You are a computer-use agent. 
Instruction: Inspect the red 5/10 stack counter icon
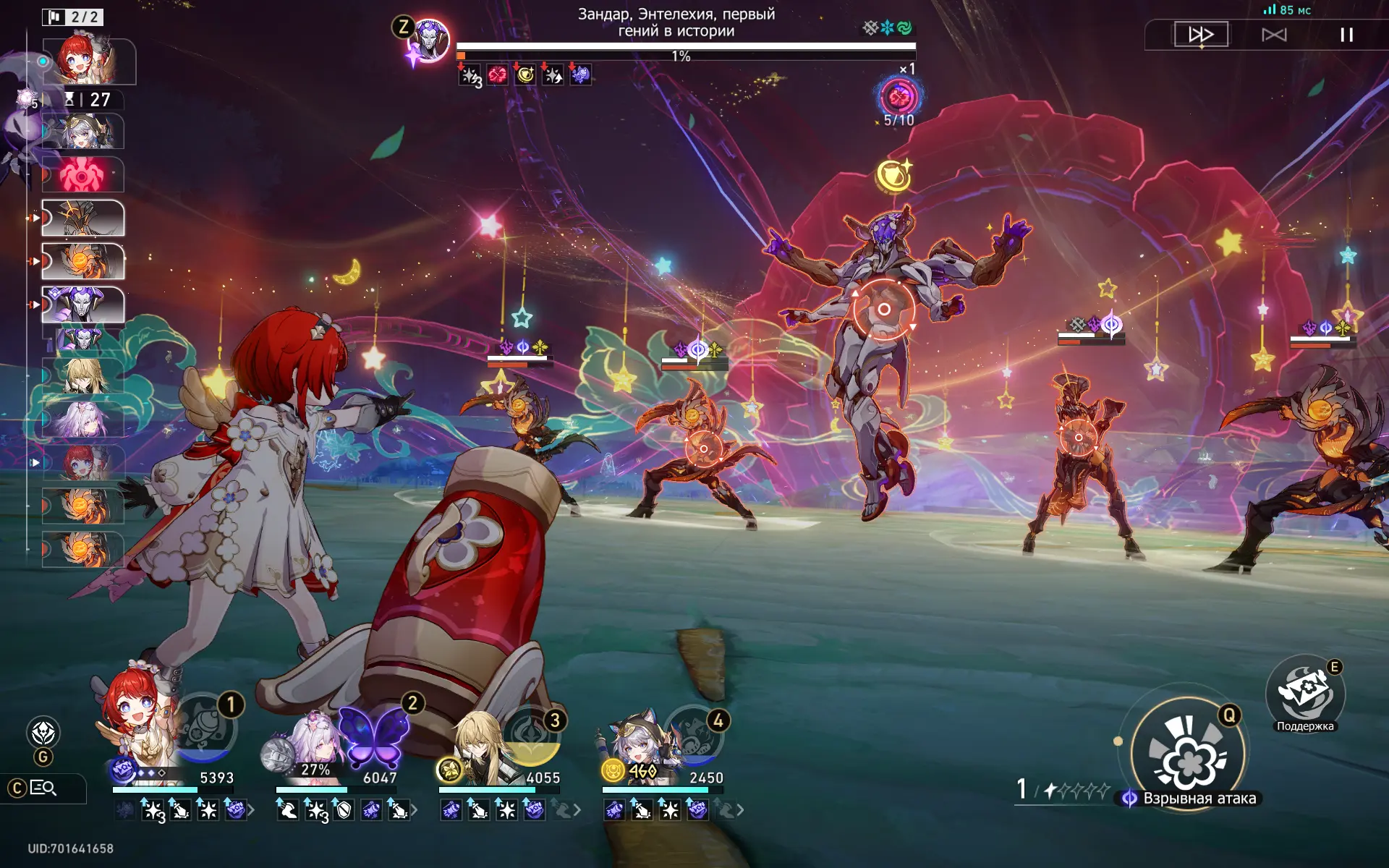[899, 98]
